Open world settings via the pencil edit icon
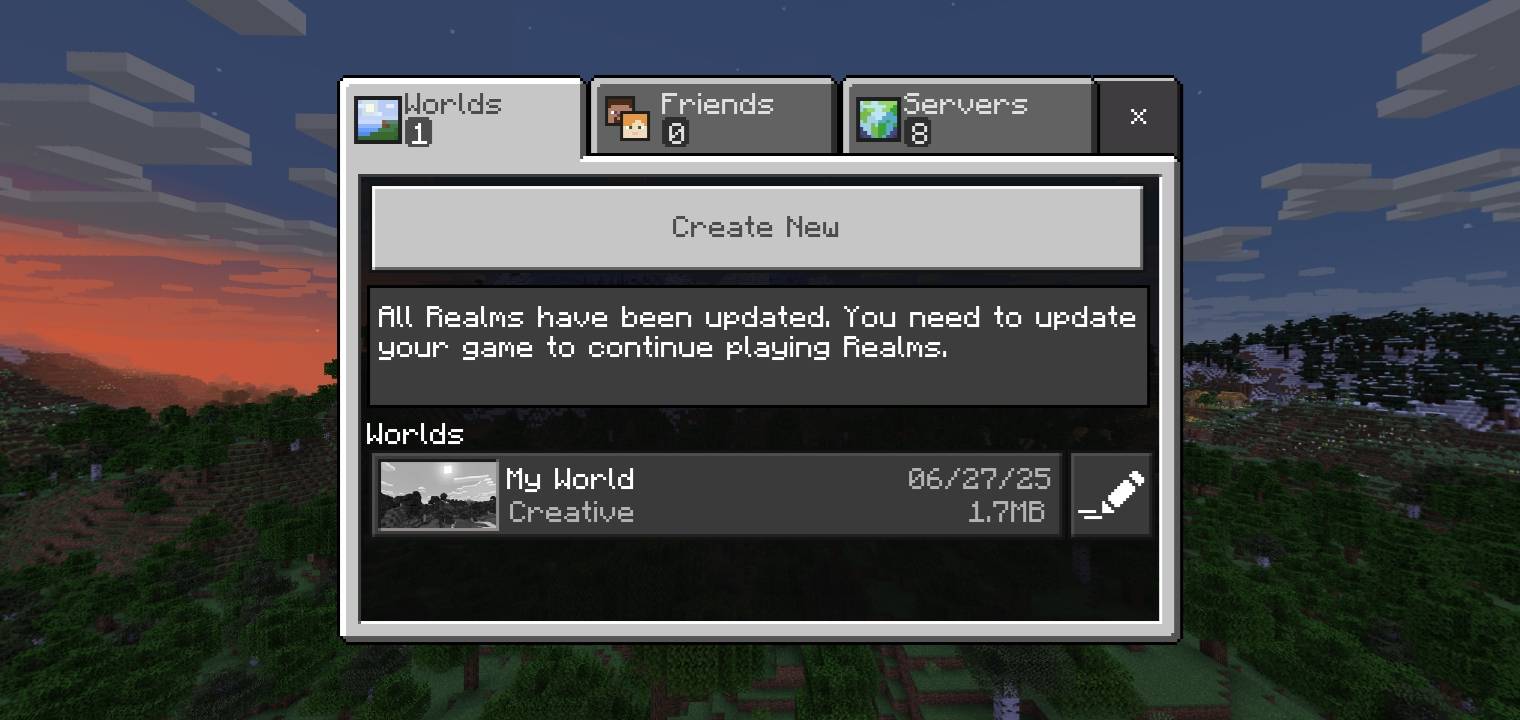1520x720 pixels. tap(1111, 494)
